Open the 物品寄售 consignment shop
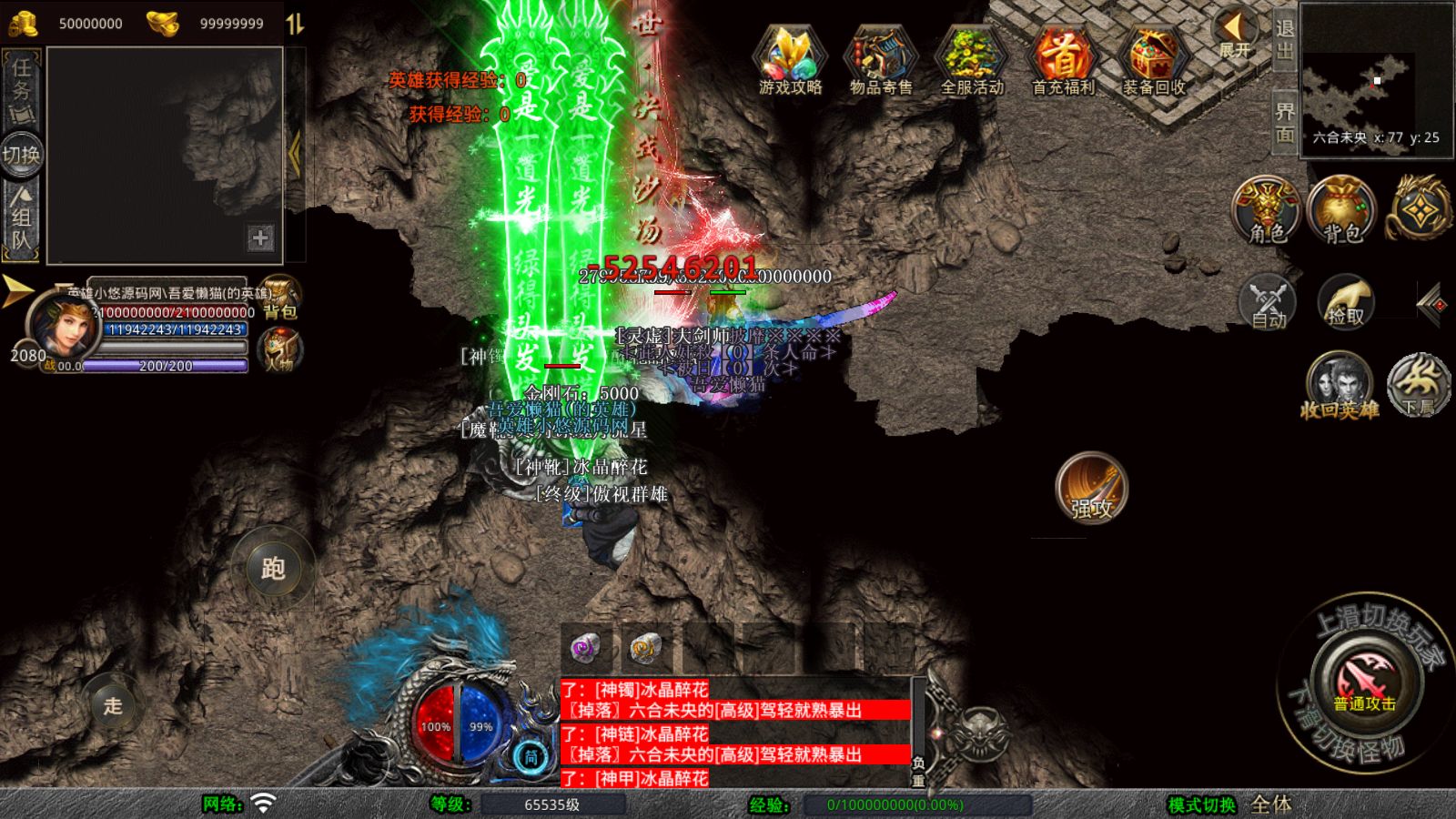Viewport: 1456px width, 819px height. pos(880,60)
